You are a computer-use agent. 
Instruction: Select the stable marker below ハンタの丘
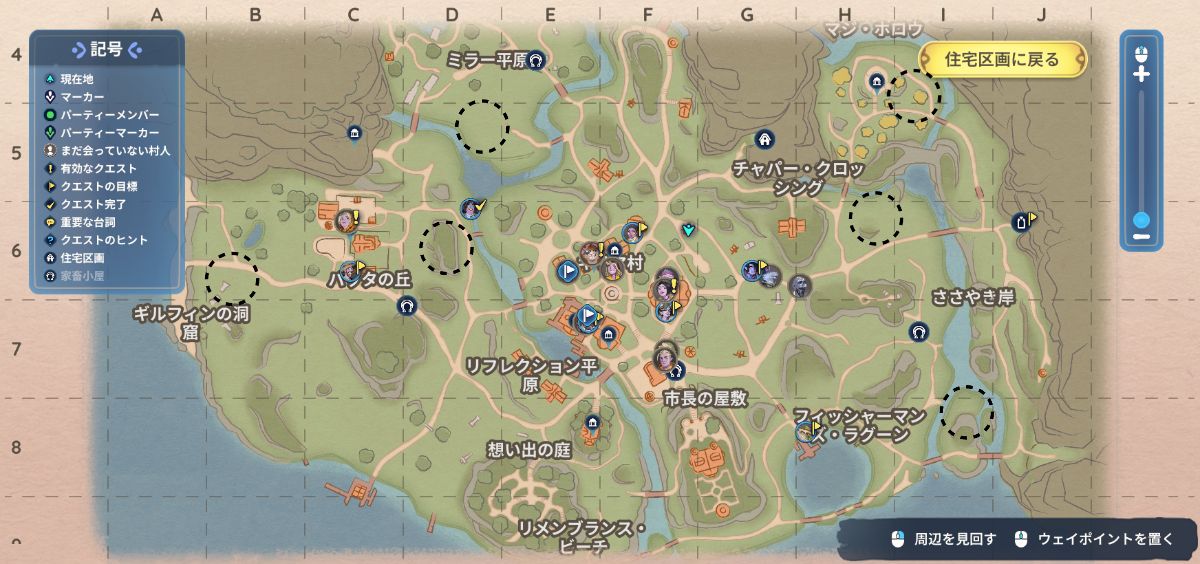pos(405,305)
